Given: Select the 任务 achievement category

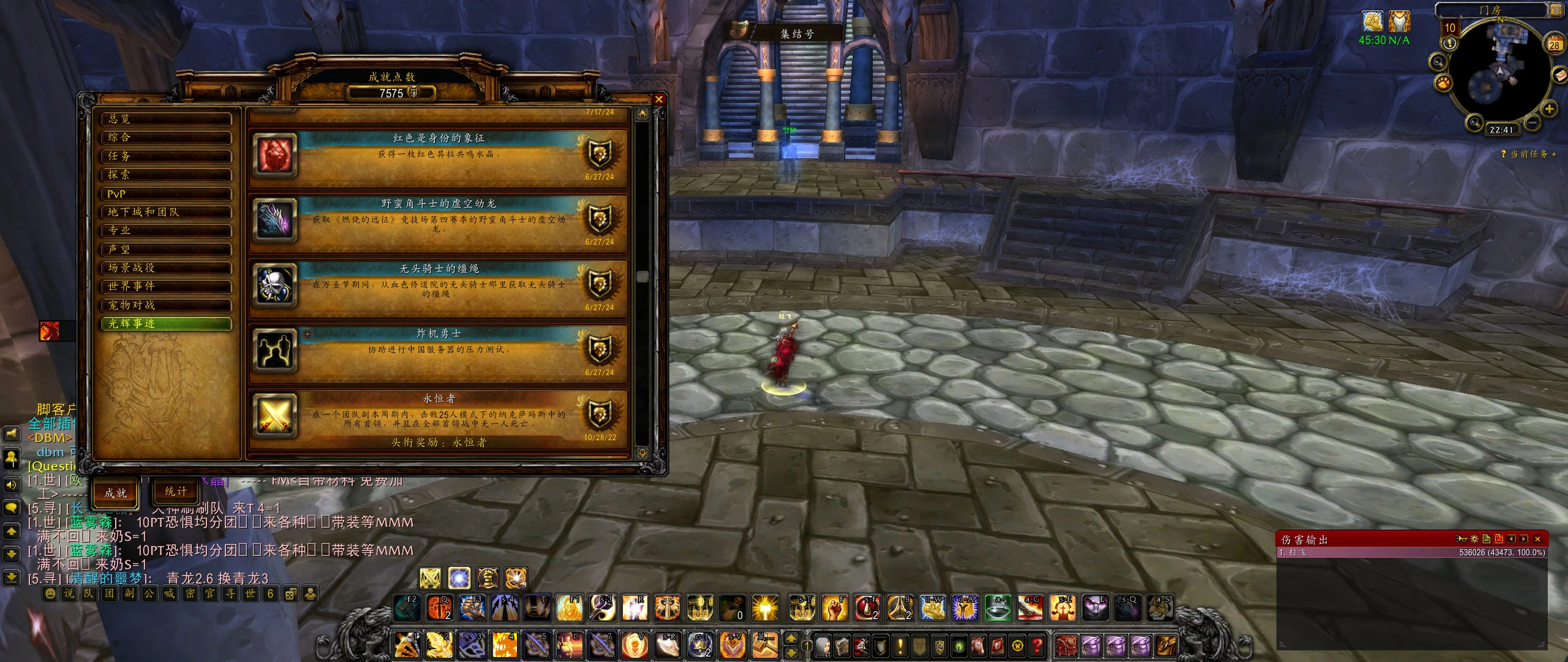Looking at the screenshot, I should pyautogui.click(x=166, y=156).
